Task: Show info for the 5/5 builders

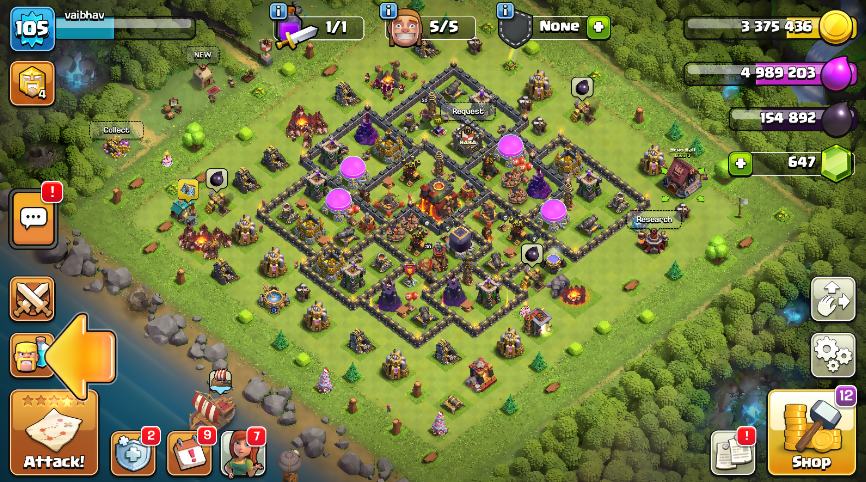Action: tap(389, 11)
